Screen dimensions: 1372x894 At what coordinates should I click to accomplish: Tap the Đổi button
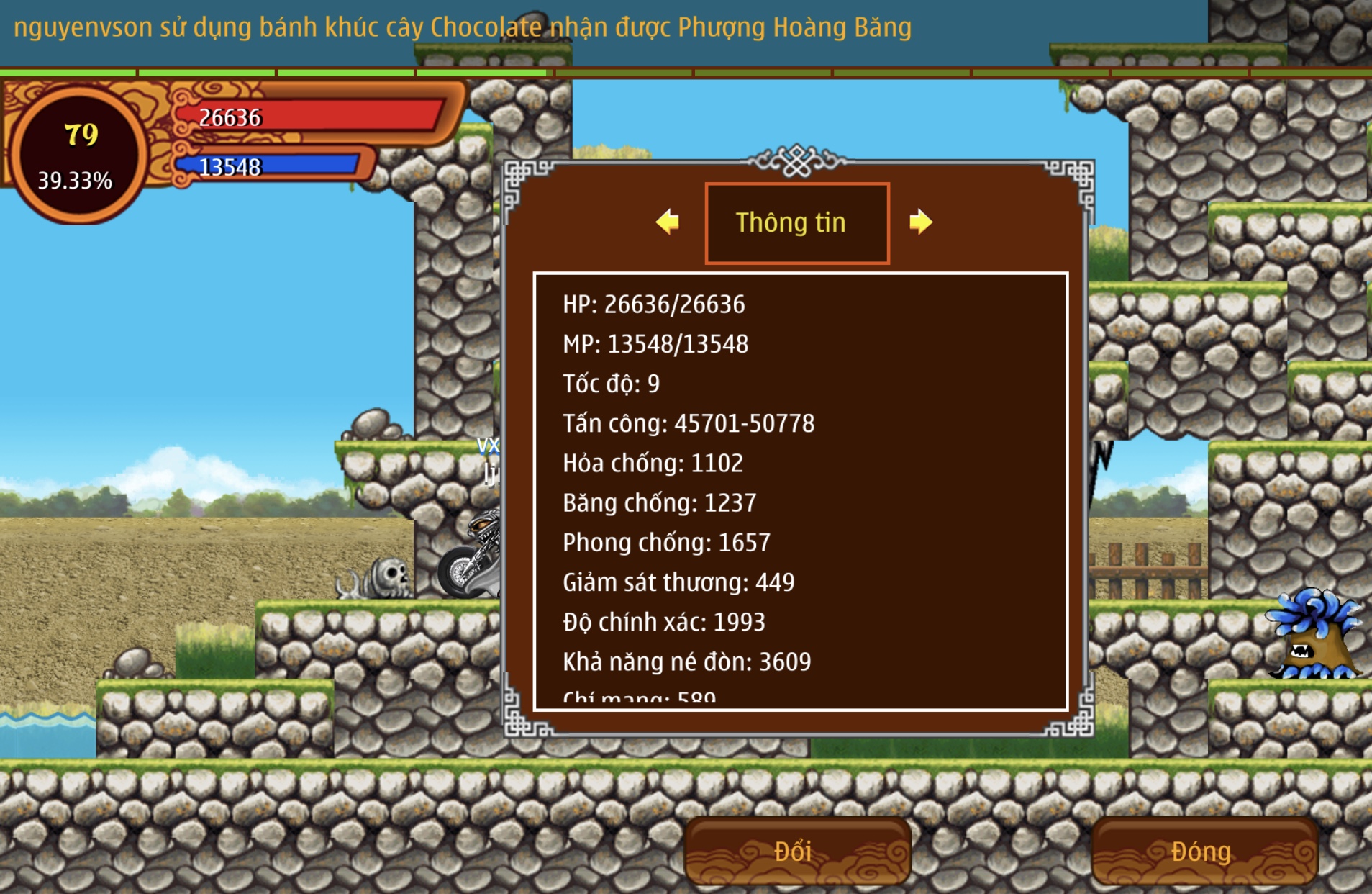(796, 852)
